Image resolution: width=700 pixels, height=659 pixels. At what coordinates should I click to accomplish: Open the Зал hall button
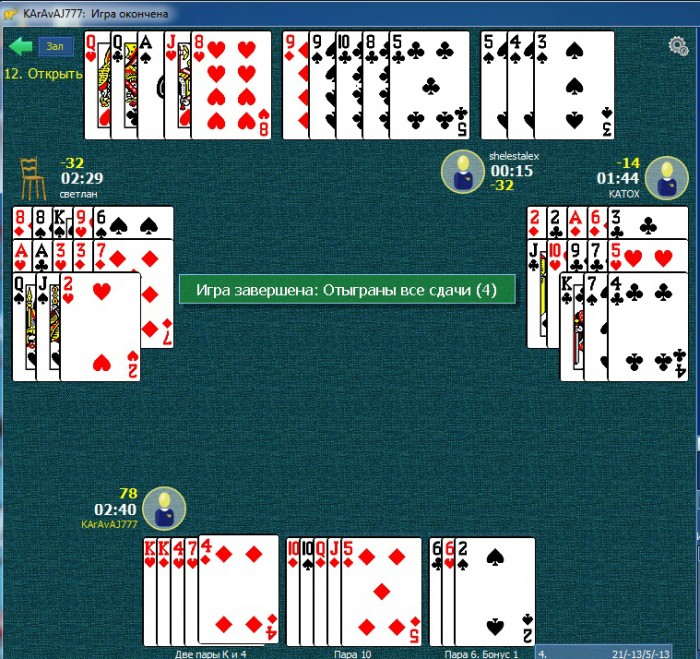[x=55, y=46]
